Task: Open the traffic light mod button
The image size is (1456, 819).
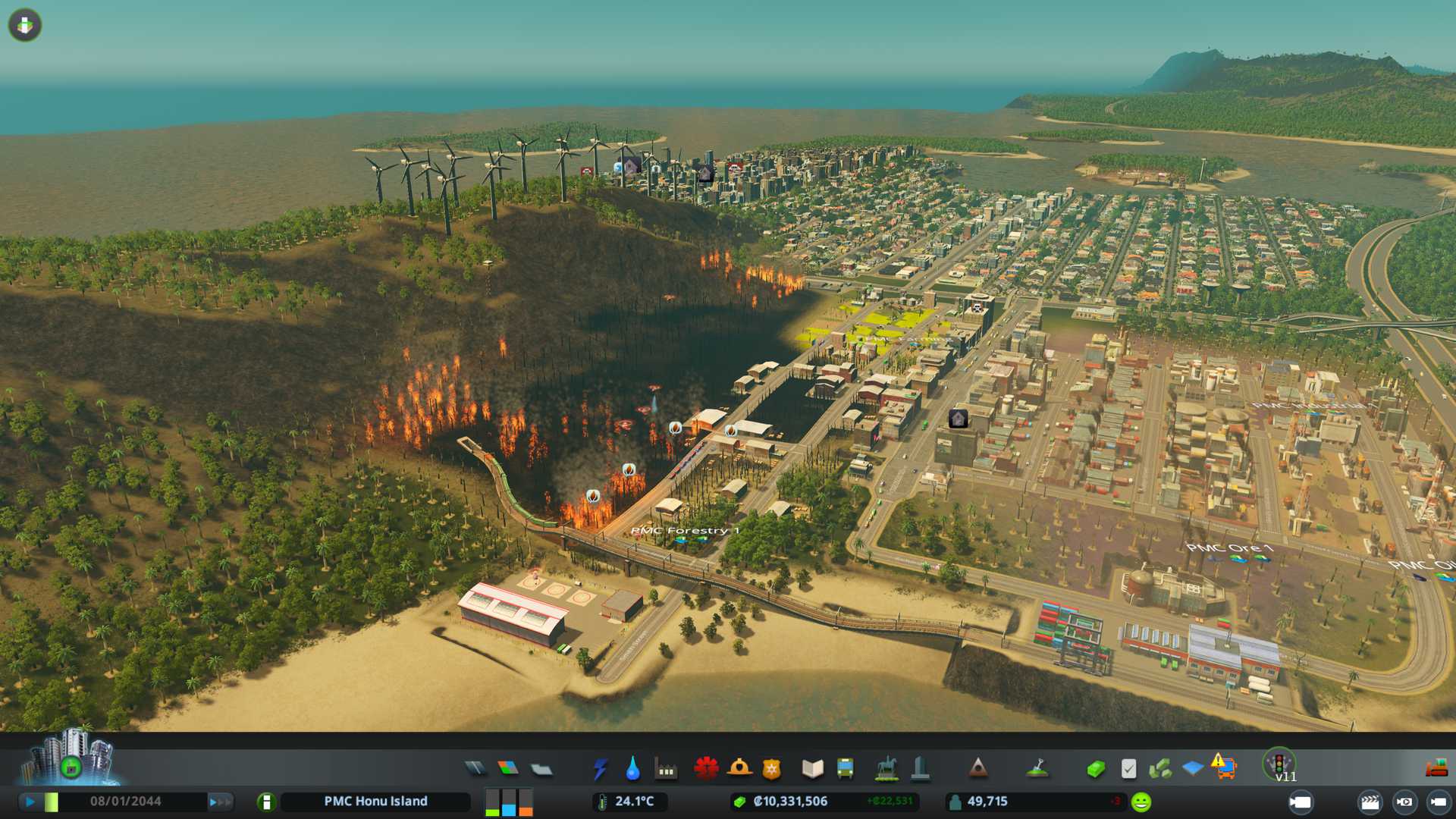Action: (1279, 763)
